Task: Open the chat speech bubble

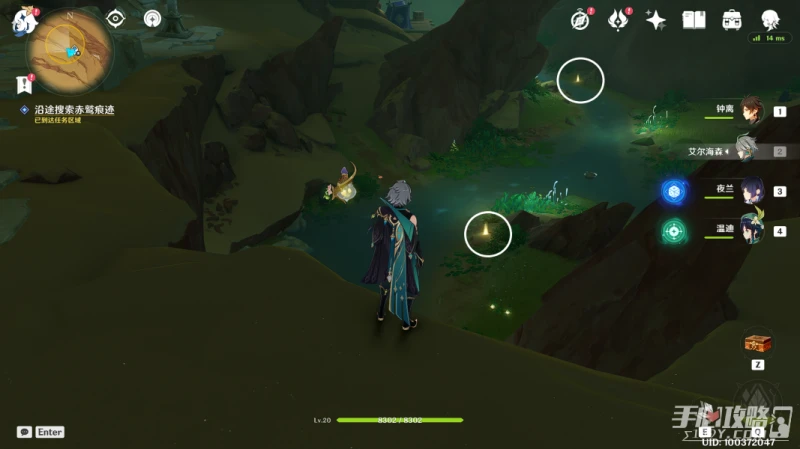Action: pos(24,432)
